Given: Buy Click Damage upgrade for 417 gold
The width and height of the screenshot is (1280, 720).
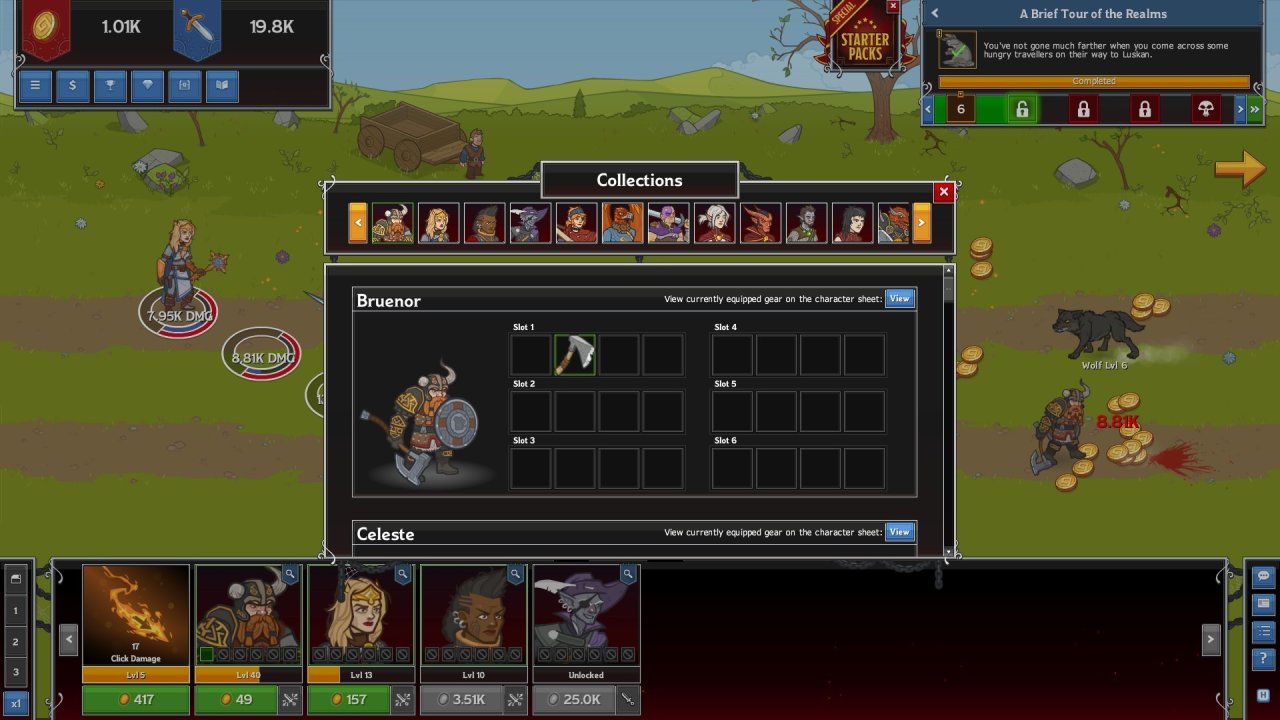Looking at the screenshot, I should 135,699.
